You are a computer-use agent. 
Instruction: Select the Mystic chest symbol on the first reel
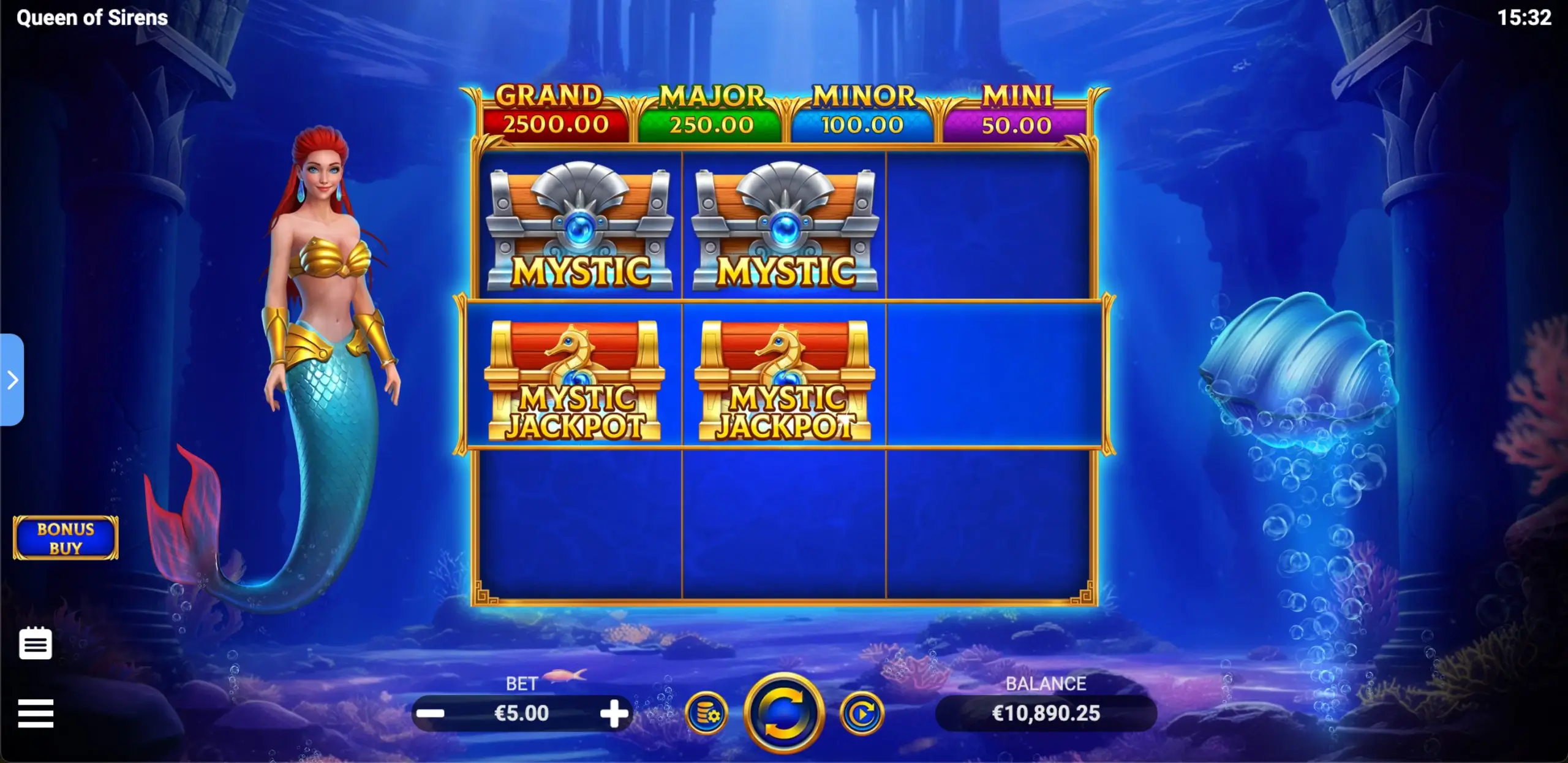coord(579,227)
